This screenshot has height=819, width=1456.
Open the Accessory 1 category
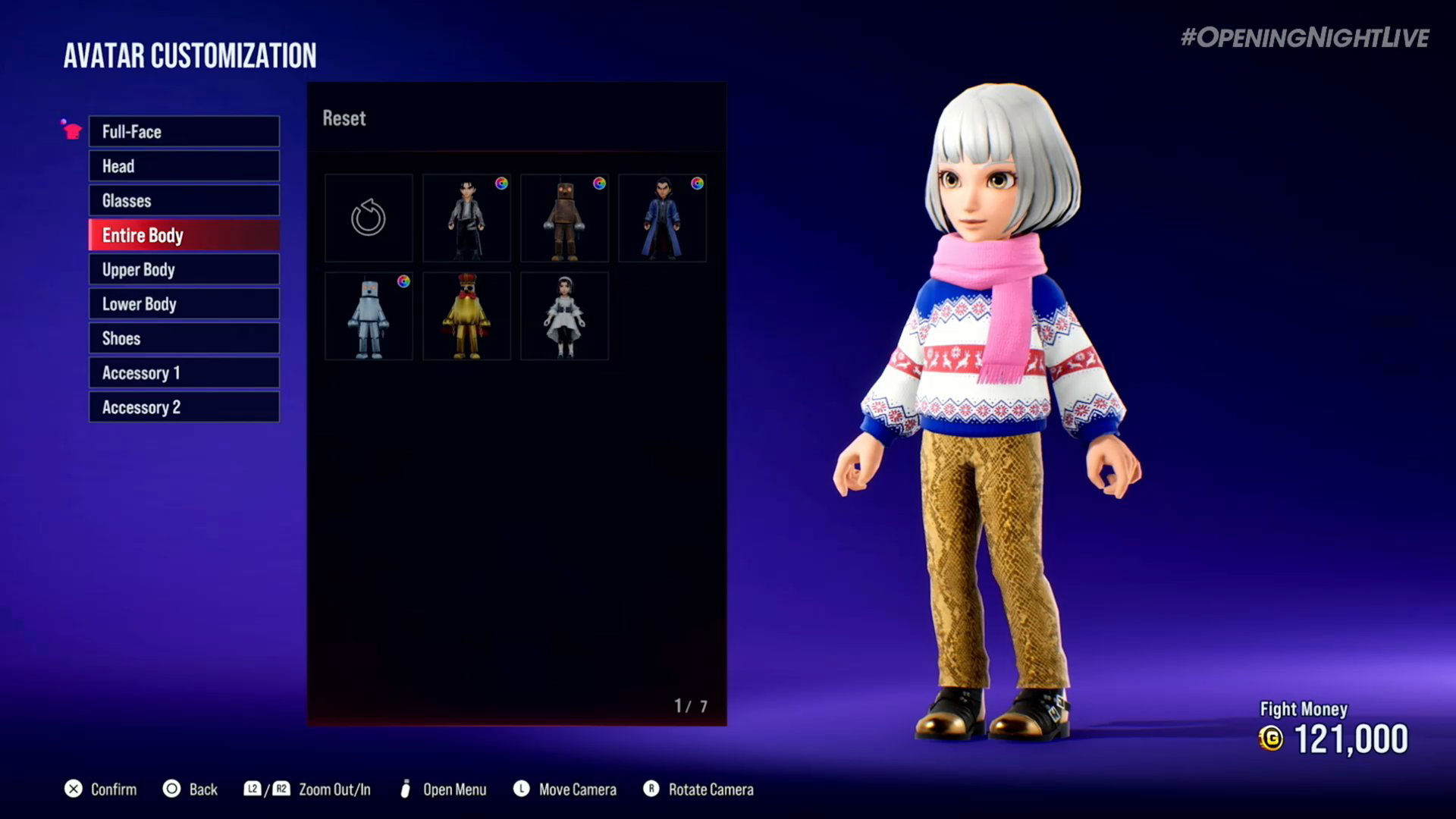tap(184, 372)
